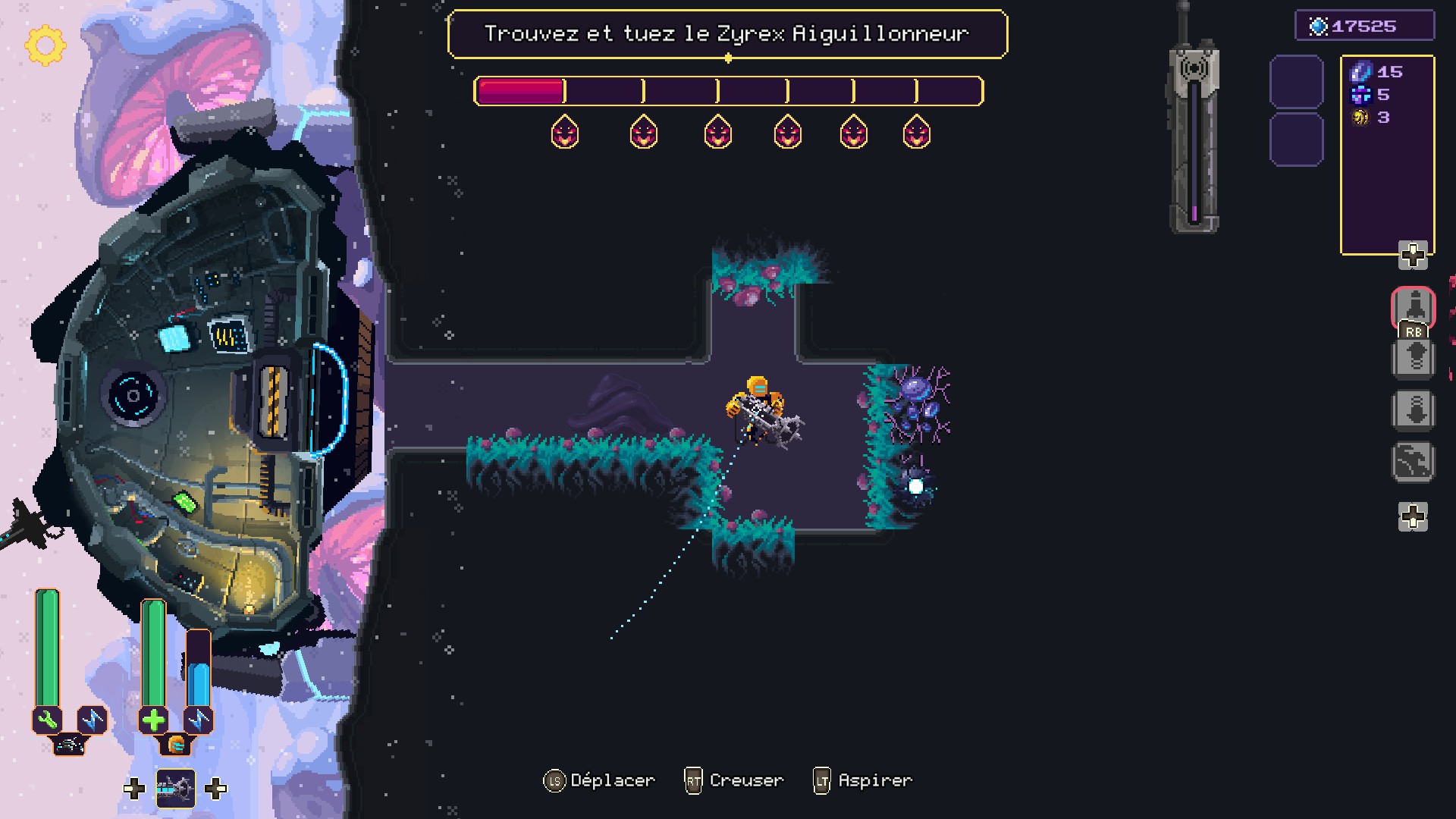Click the lightning icon beside the wrench
The width and height of the screenshot is (1456, 819).
tap(93, 720)
